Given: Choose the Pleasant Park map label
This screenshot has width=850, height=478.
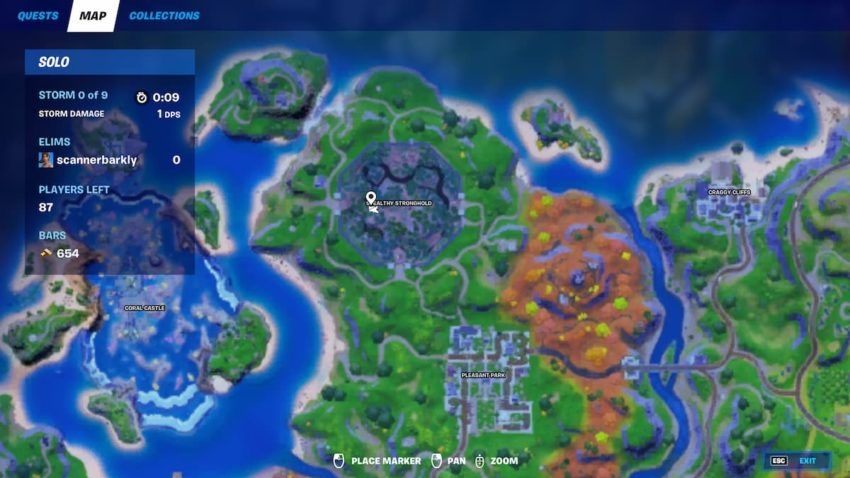Looking at the screenshot, I should coord(483,375).
